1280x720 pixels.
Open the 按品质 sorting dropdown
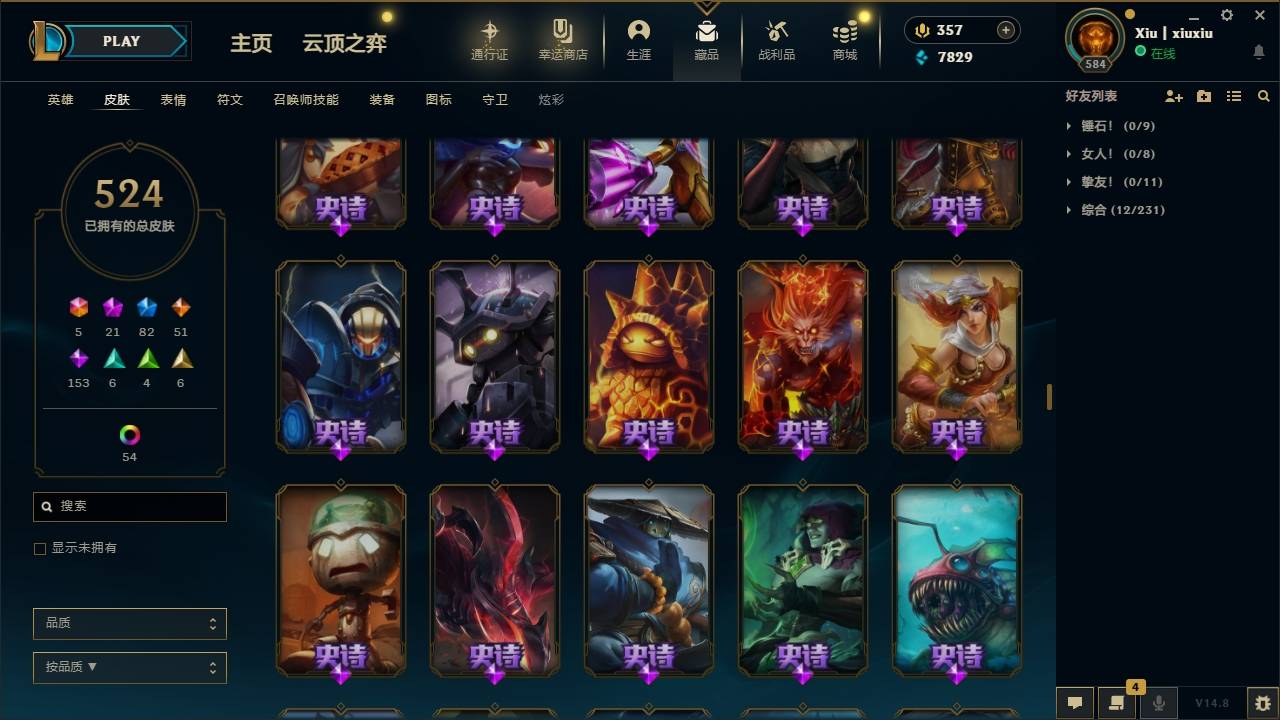(x=129, y=667)
